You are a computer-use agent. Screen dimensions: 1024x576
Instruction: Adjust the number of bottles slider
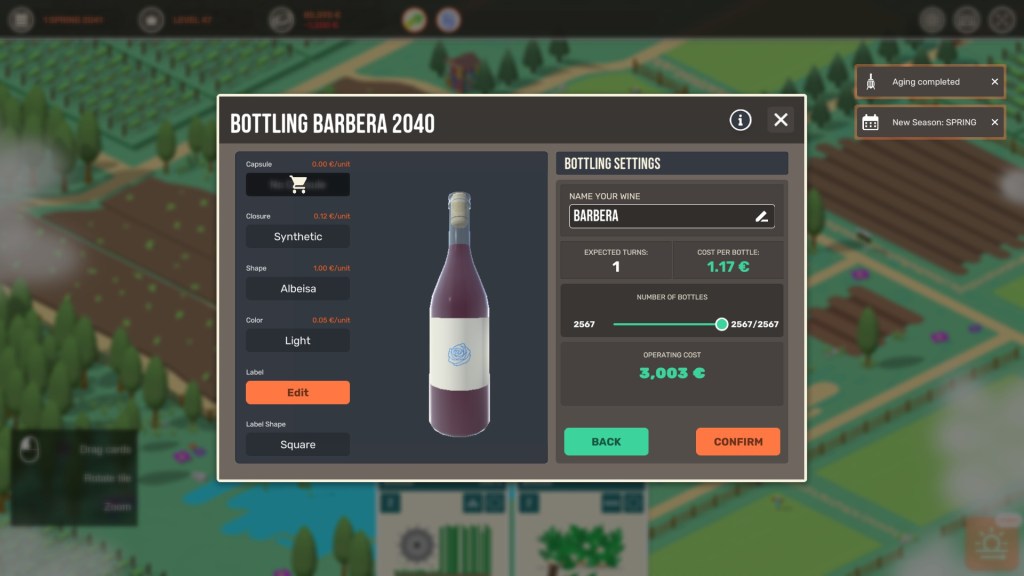pos(722,324)
